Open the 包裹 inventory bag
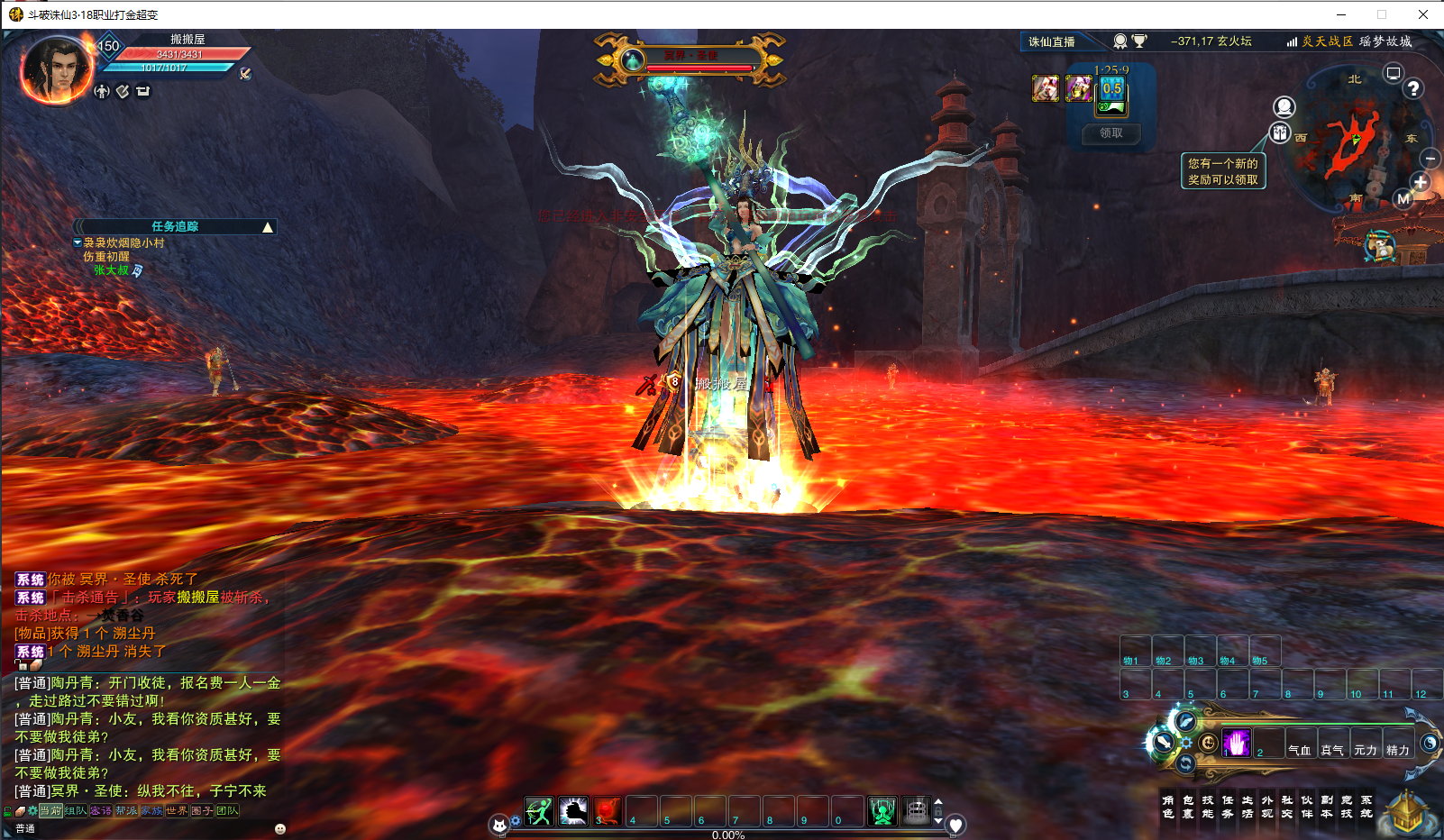The height and width of the screenshot is (840, 1444). 1188,807
